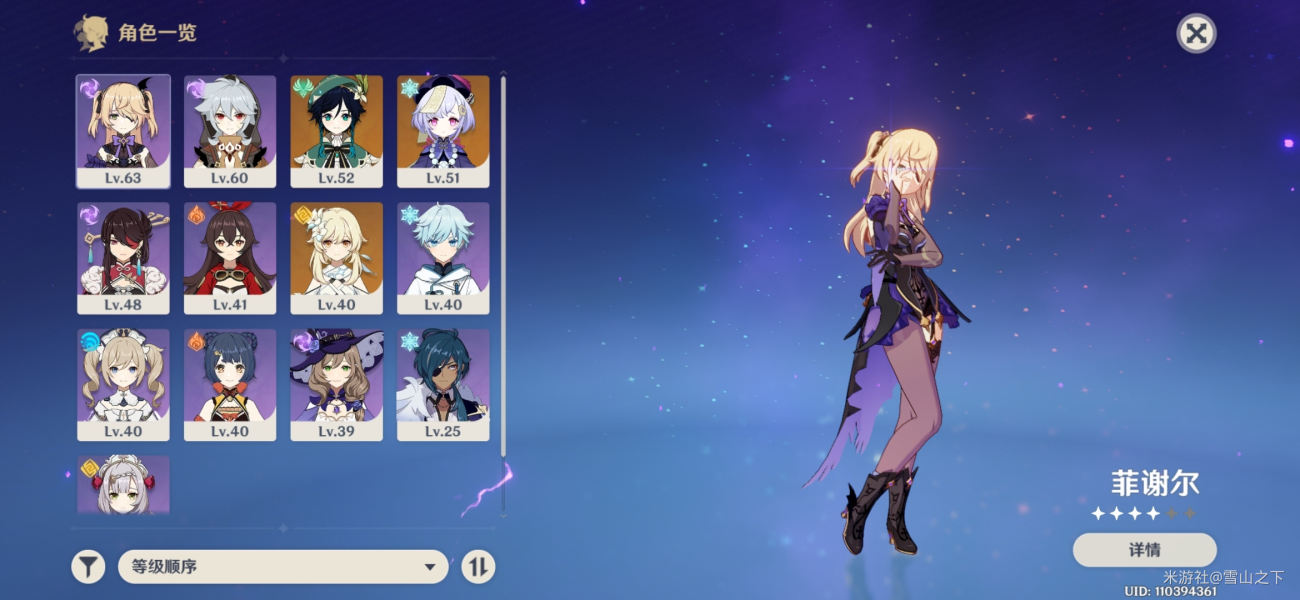The image size is (1300, 600).
Task: Open Fischl's 详情 details page
Action: (1144, 549)
